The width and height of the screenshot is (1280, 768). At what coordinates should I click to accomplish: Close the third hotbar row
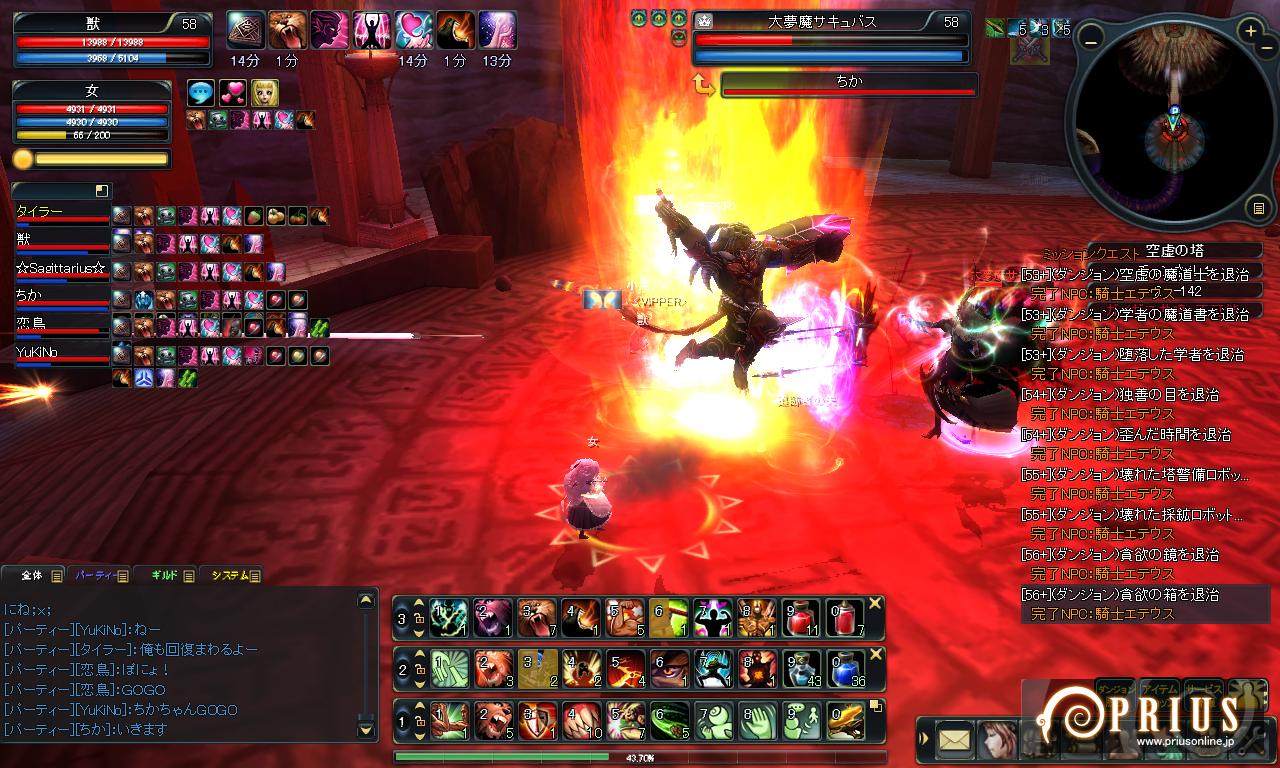(875, 603)
